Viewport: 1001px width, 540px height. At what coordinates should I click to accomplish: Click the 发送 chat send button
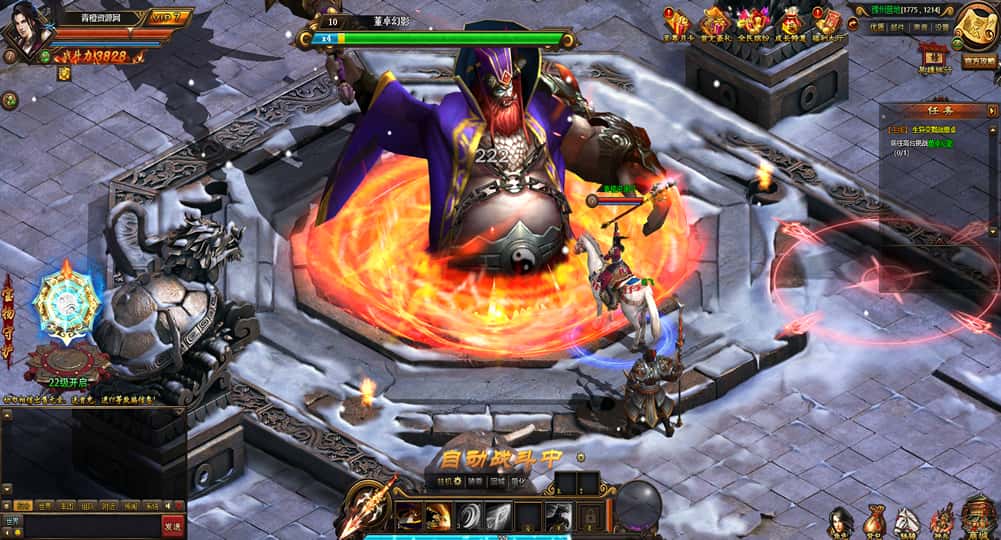[x=173, y=525]
